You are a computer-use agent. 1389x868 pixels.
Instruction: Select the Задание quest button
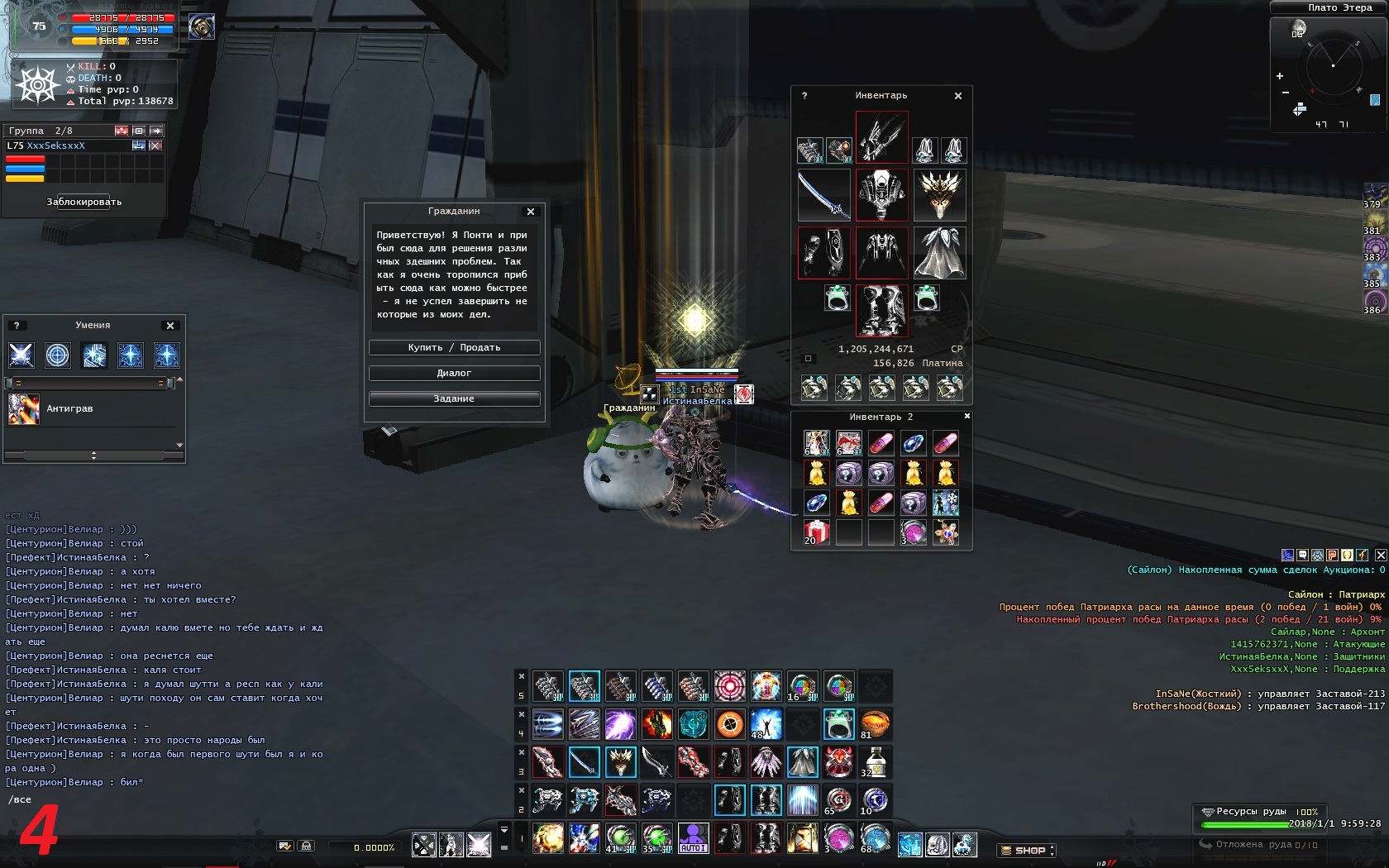coord(454,399)
